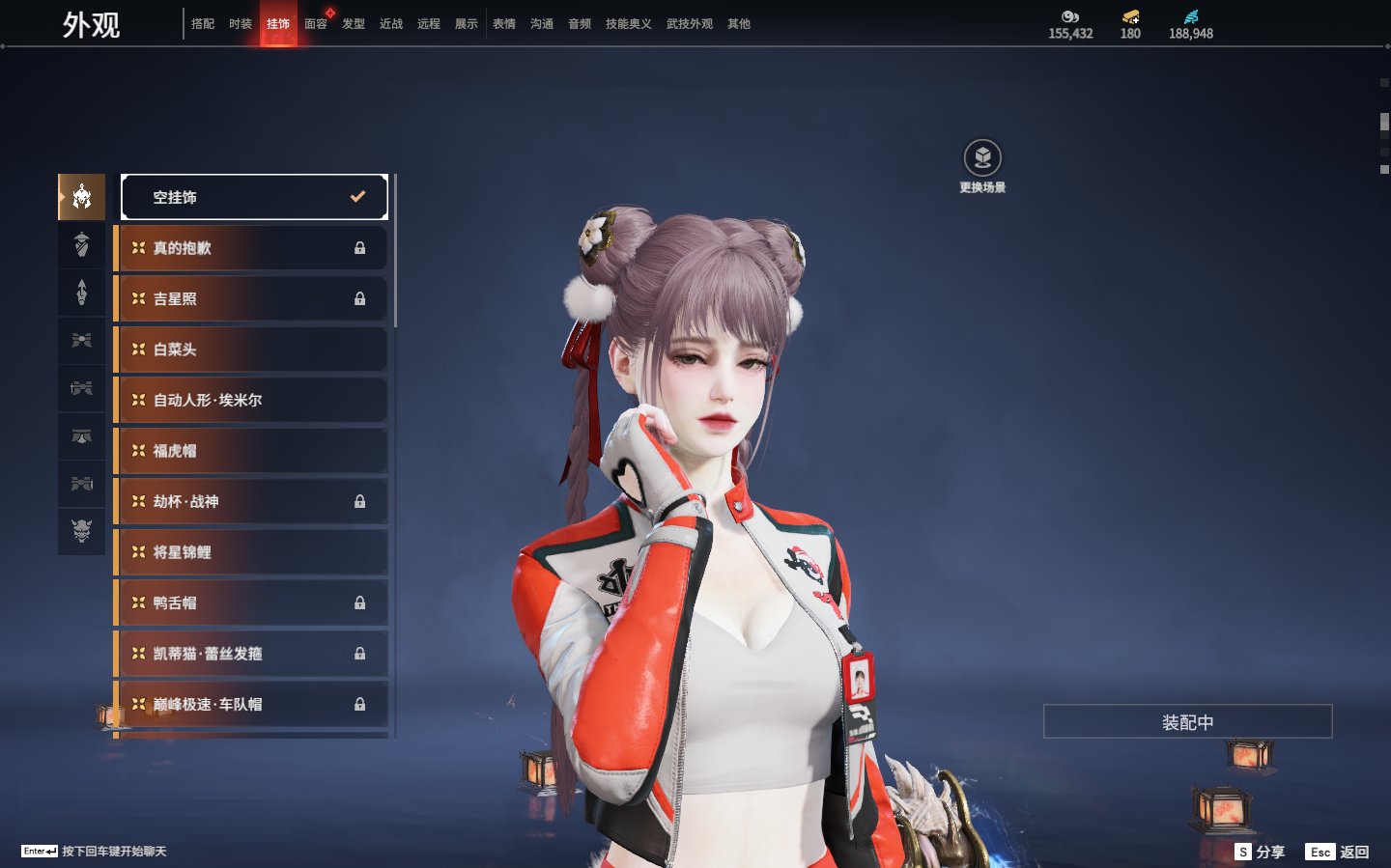This screenshot has height=868, width=1391.
Task: Select the 将星锦鲤 accessory
Action: coord(252,552)
